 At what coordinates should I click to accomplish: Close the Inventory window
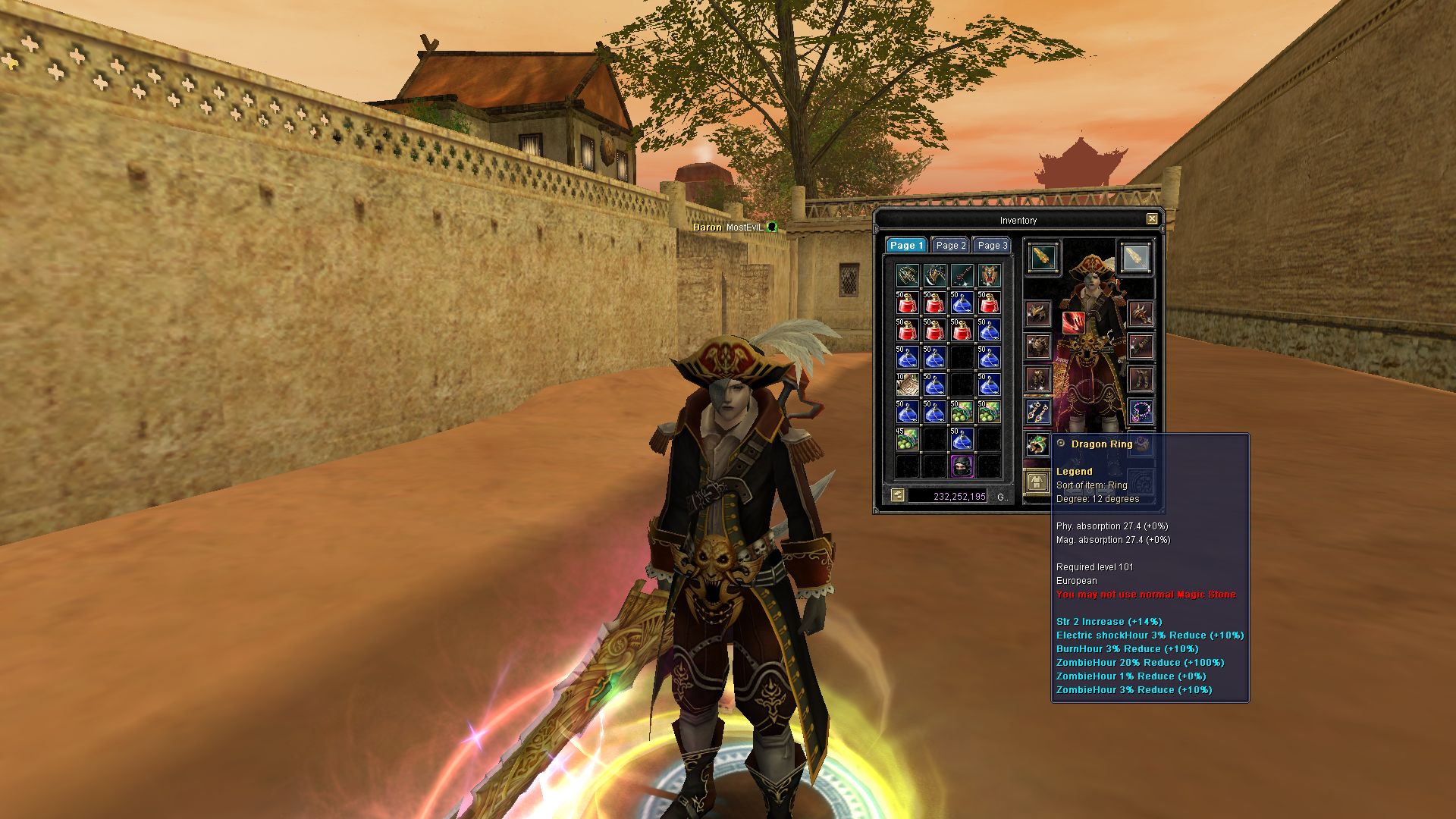click(x=1152, y=219)
